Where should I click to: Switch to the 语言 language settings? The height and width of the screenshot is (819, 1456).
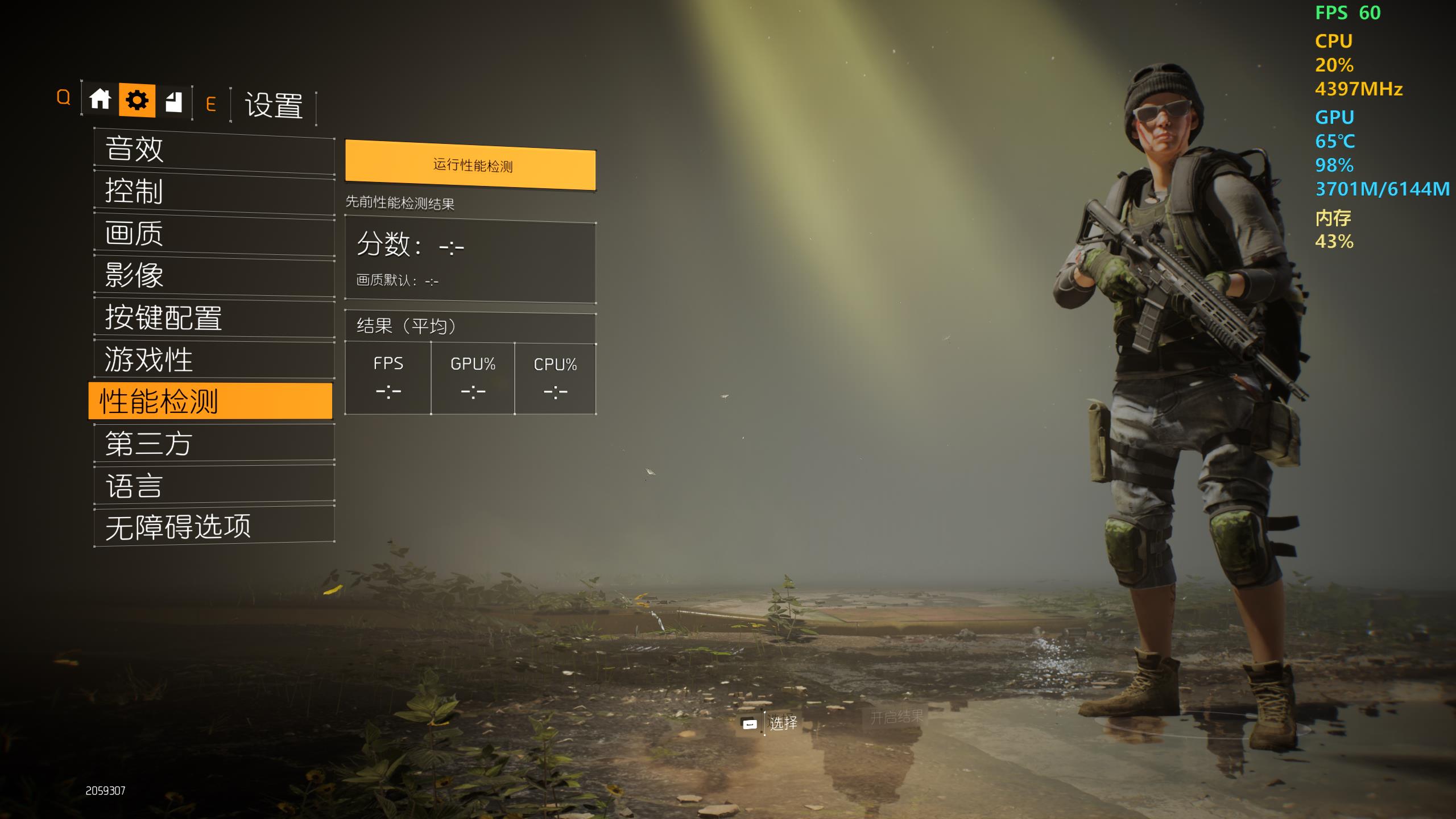pos(214,486)
